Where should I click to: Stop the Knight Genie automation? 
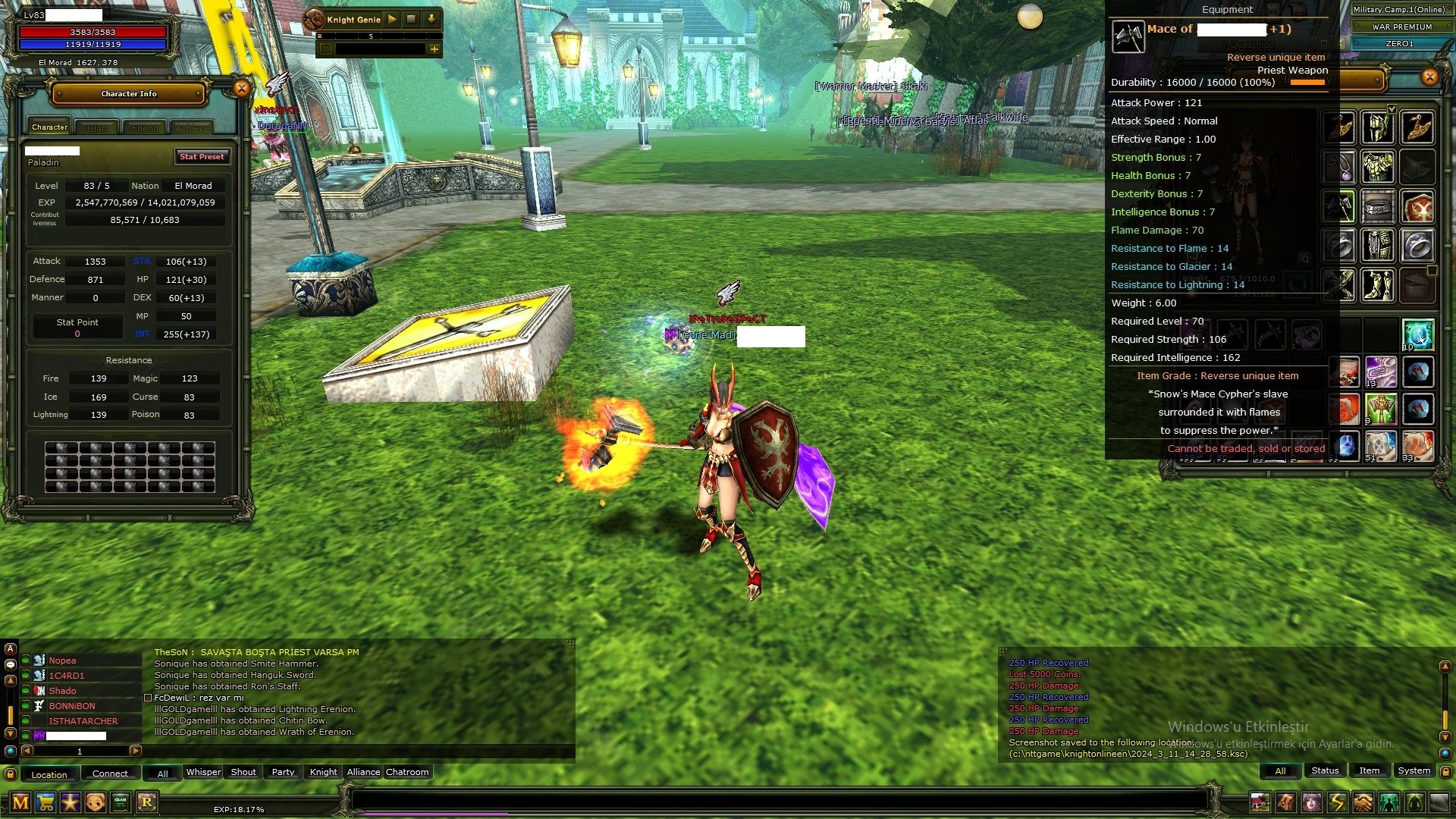[x=410, y=20]
